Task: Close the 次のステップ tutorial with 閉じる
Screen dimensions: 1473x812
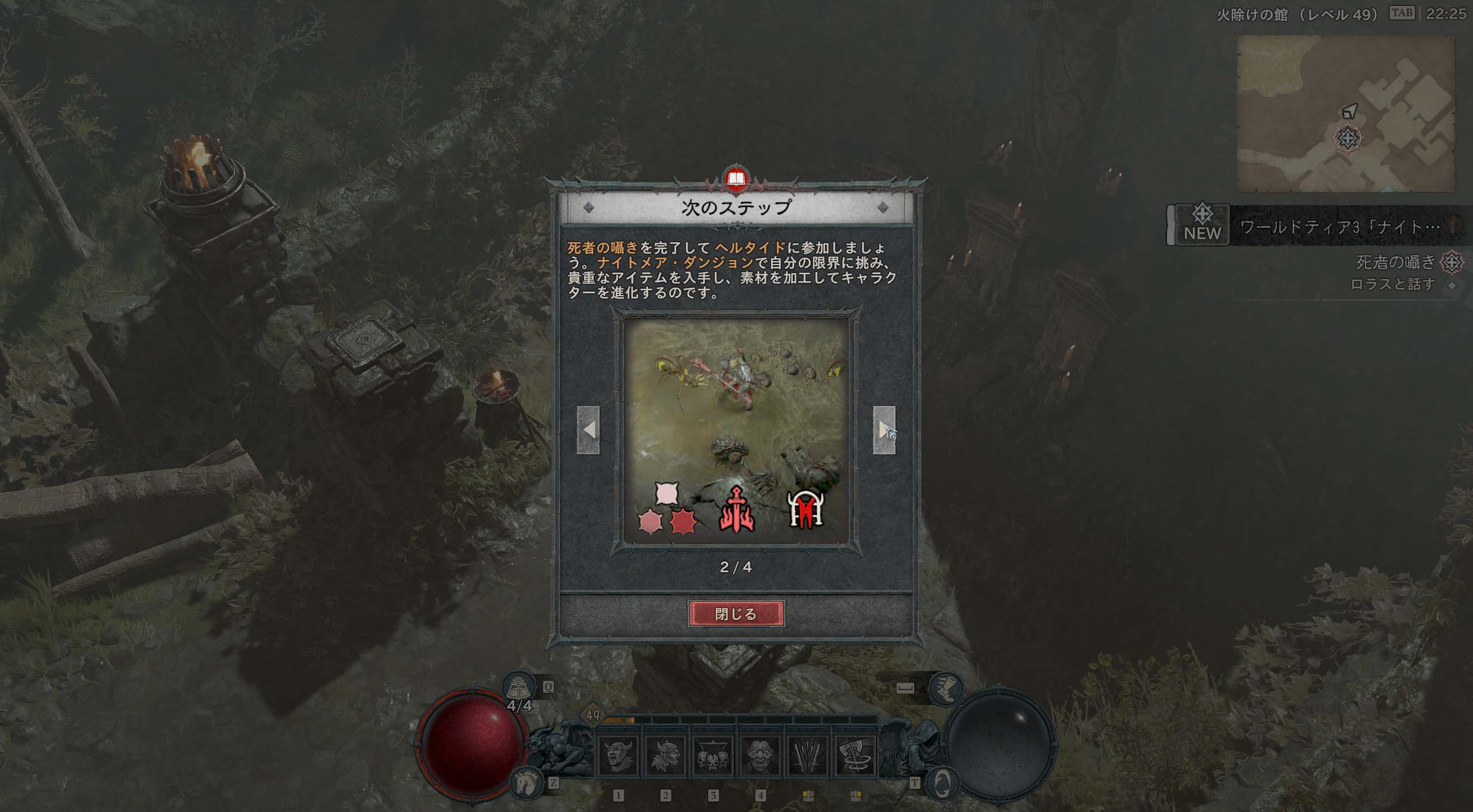Action: [x=736, y=614]
